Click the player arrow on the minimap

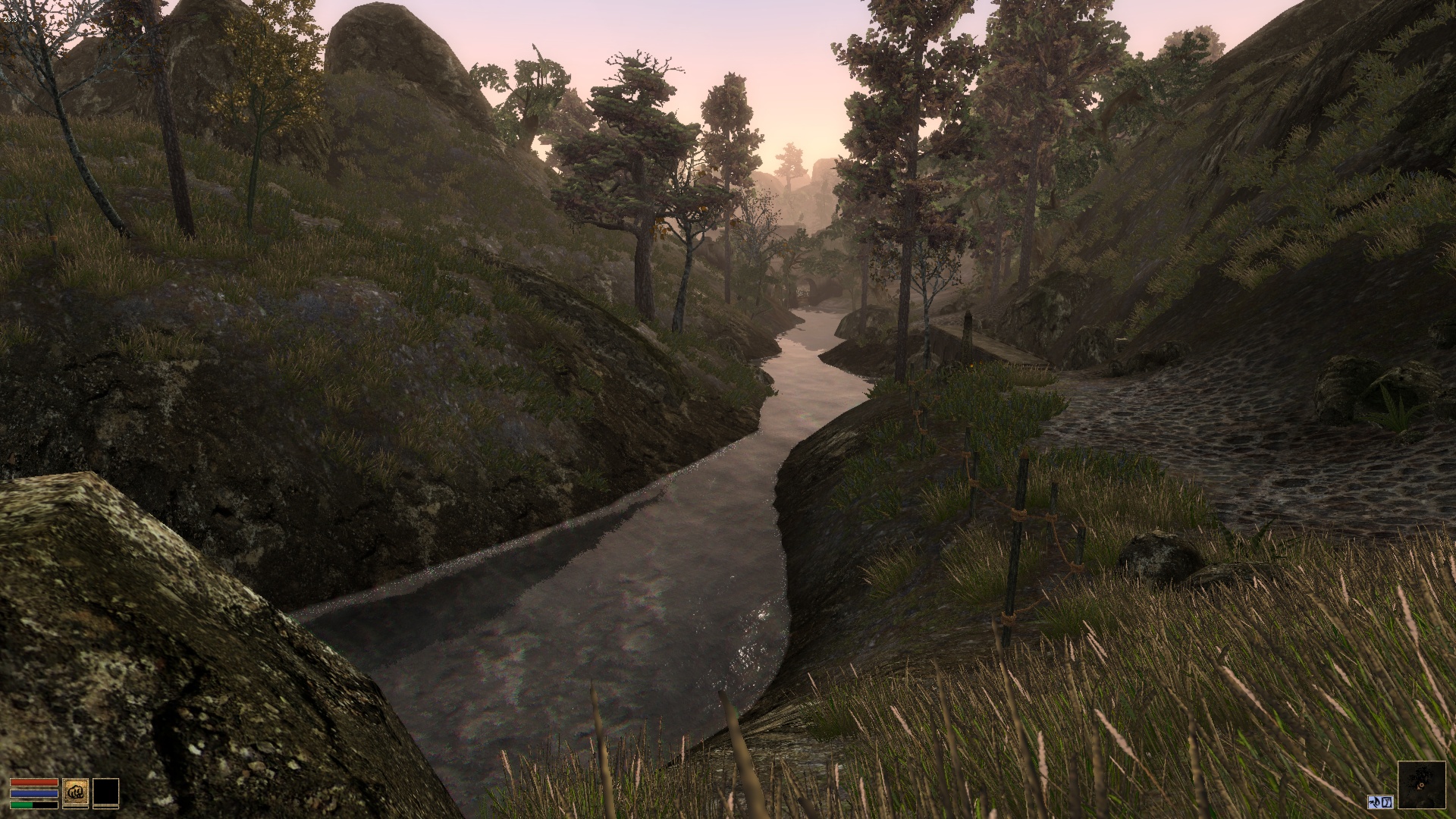[x=1420, y=786]
